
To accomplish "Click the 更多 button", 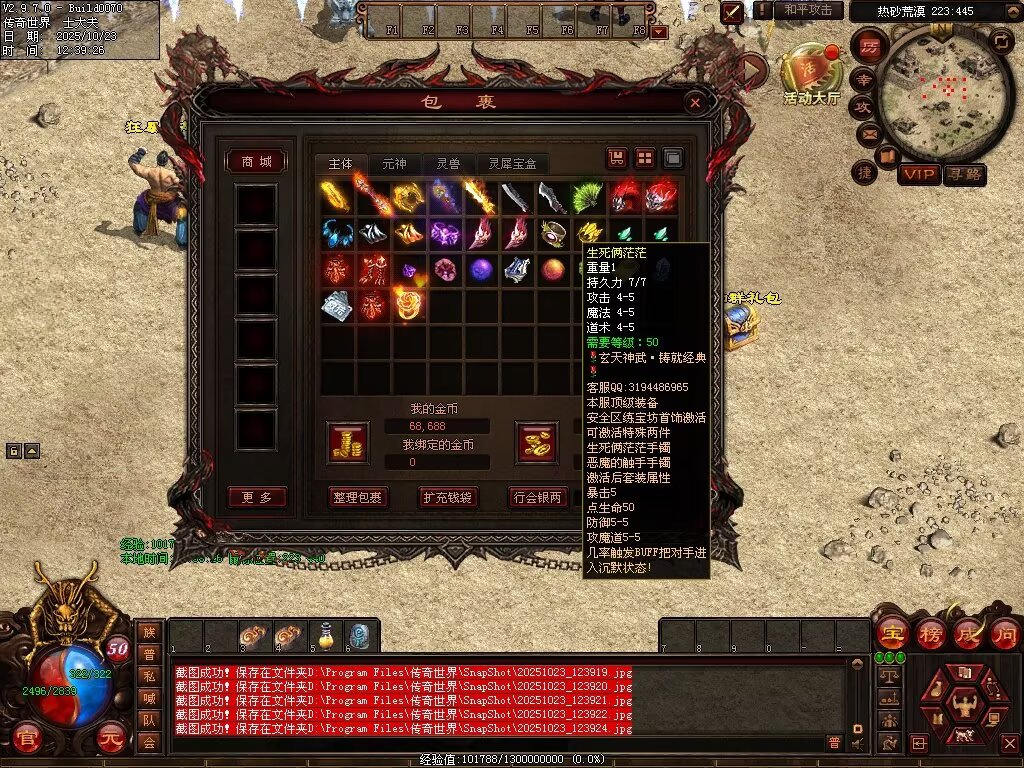I will [256, 497].
